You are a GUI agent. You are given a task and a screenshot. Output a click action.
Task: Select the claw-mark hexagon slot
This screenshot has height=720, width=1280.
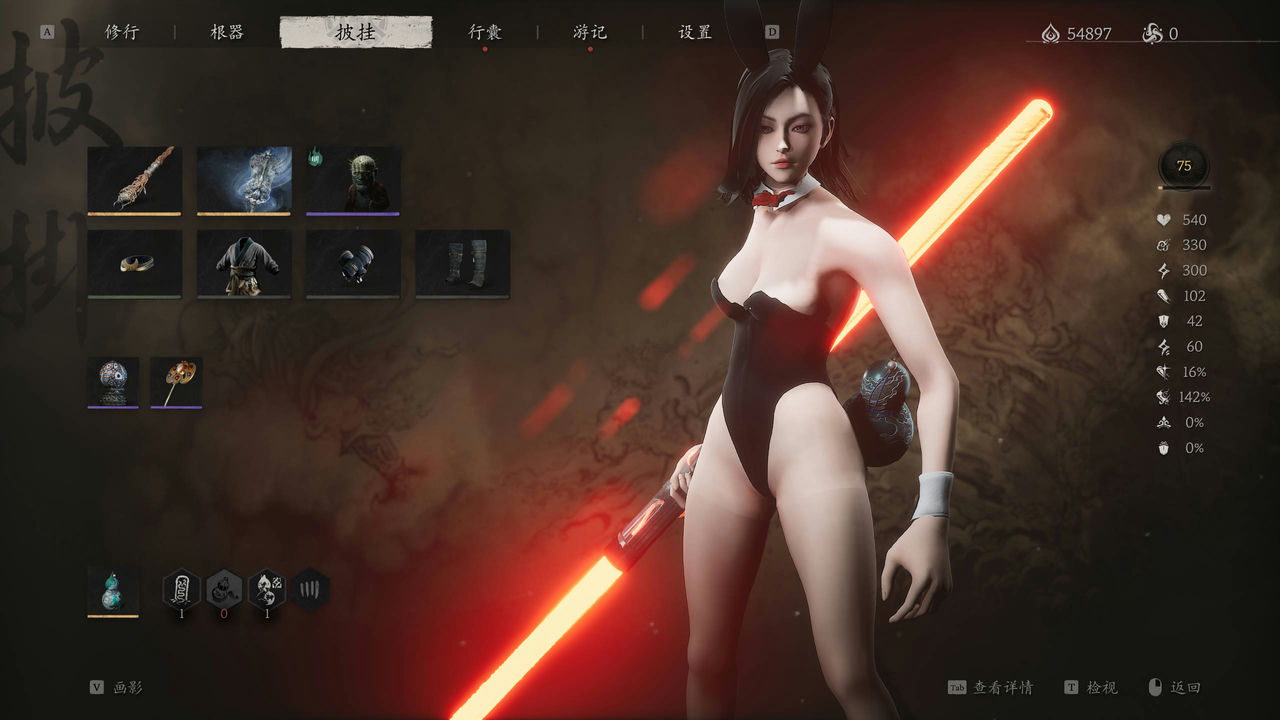coord(311,589)
